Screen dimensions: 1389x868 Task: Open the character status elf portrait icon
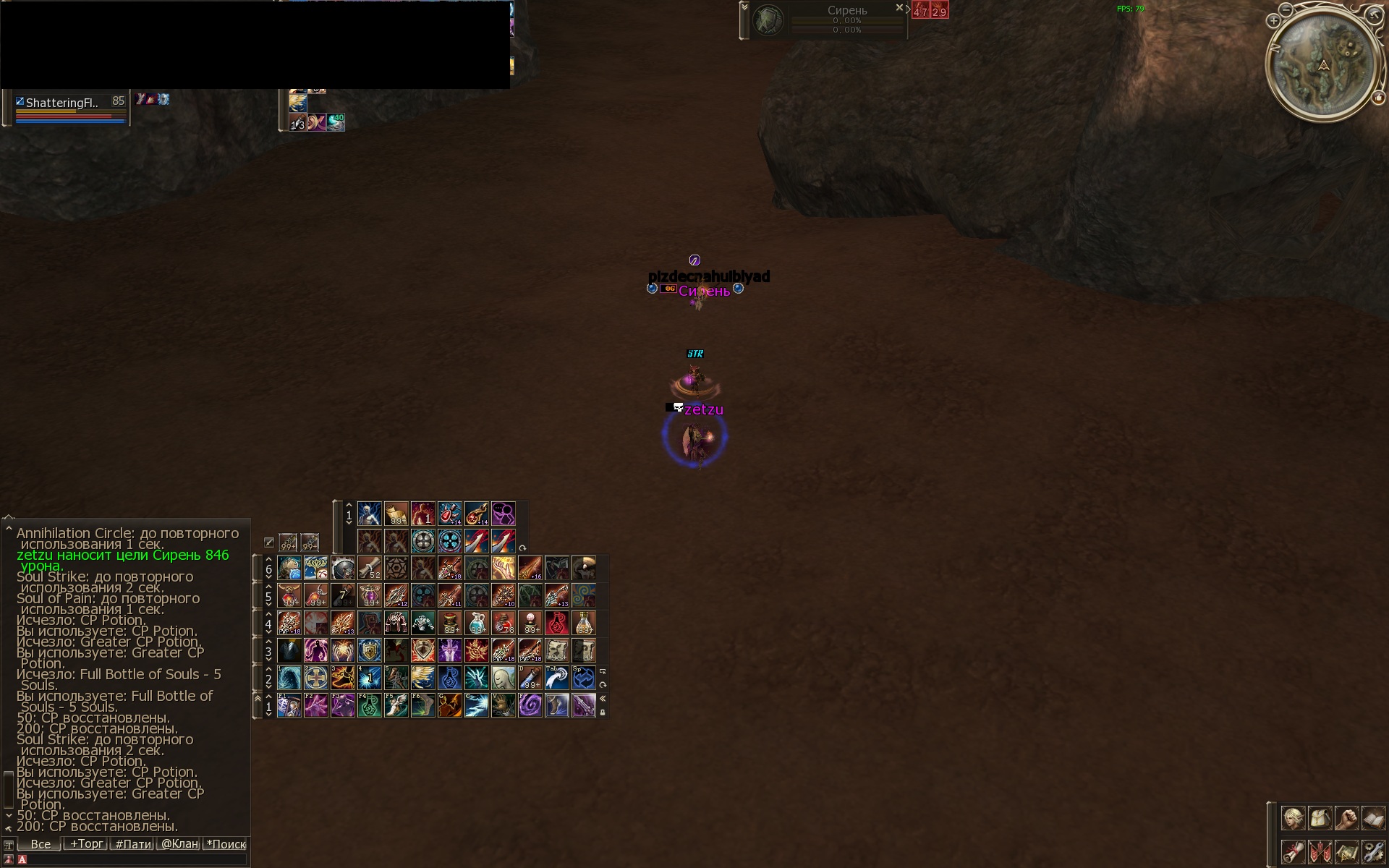click(1293, 819)
